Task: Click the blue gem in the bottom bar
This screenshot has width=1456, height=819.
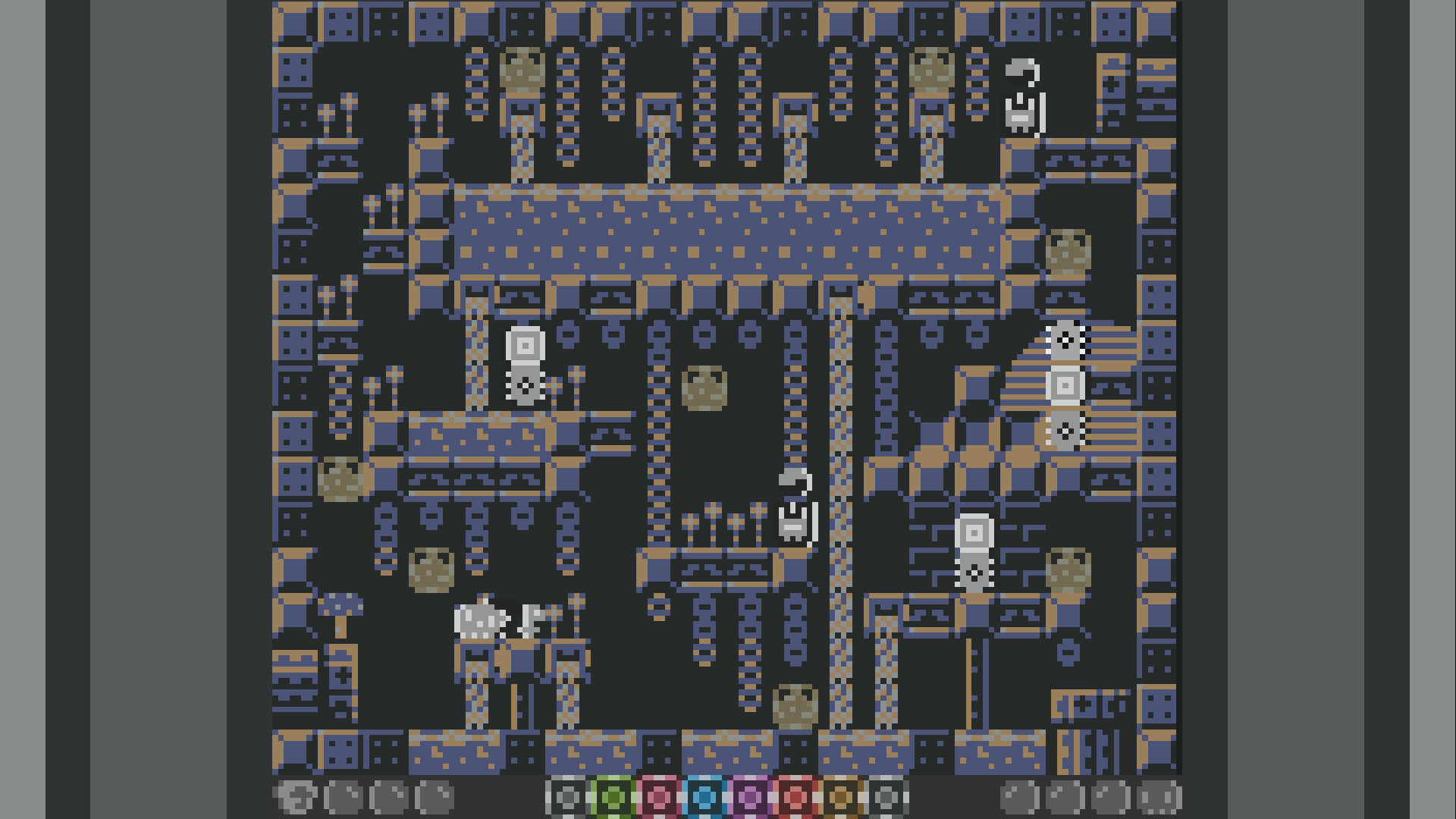Action: coord(706,798)
